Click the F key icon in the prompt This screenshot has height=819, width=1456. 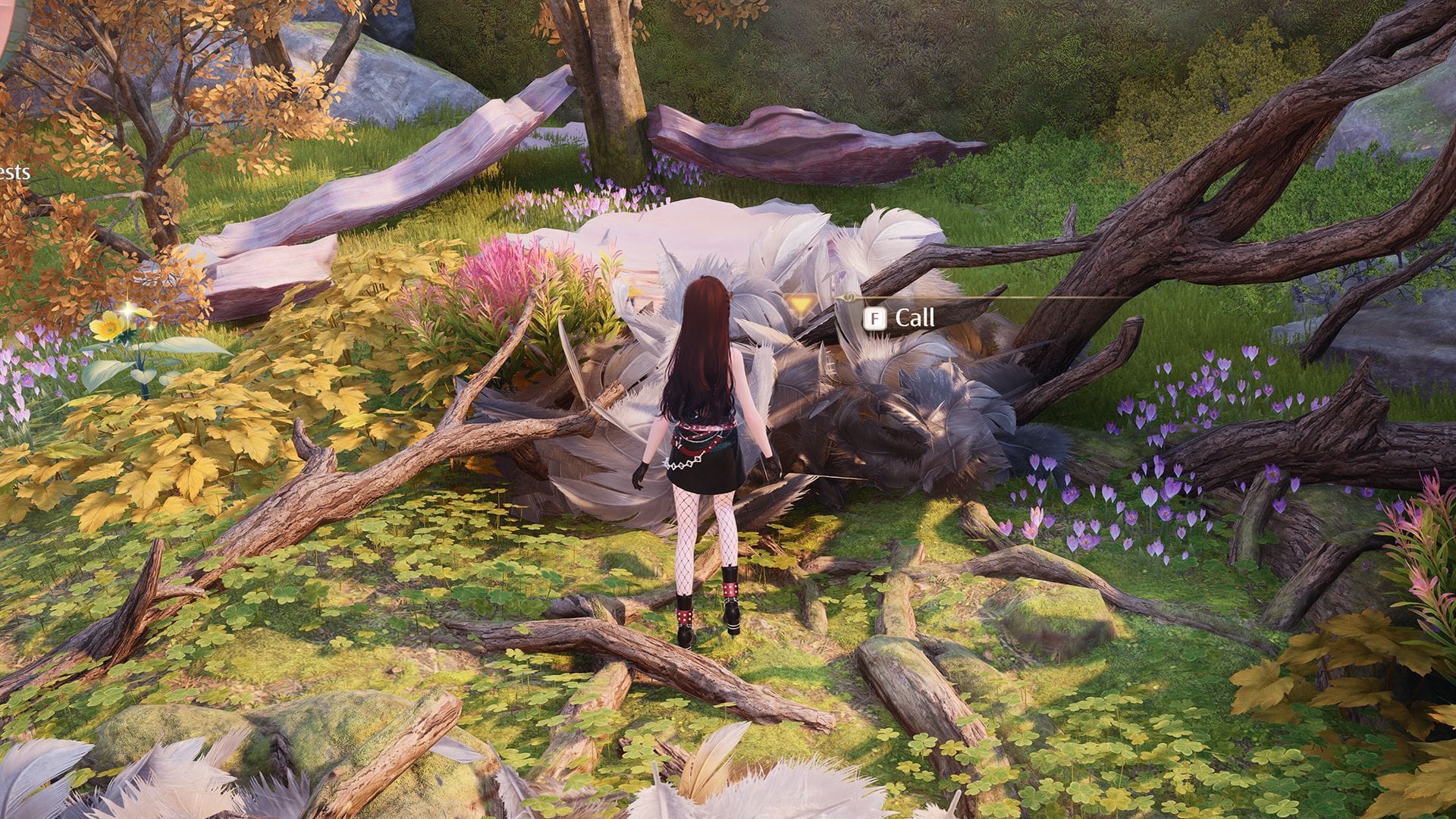point(874,318)
